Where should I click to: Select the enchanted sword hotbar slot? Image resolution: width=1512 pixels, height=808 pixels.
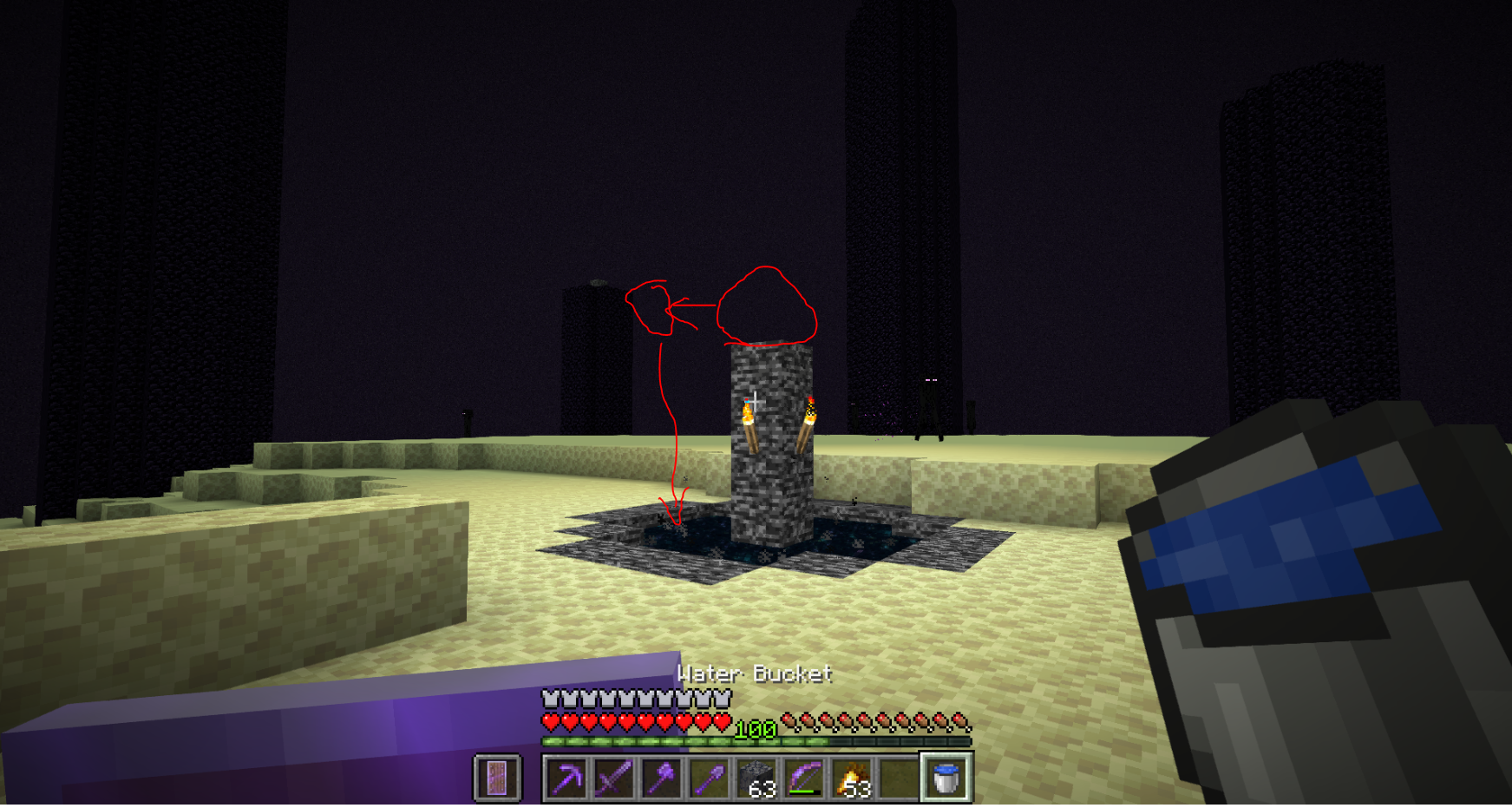point(614,778)
